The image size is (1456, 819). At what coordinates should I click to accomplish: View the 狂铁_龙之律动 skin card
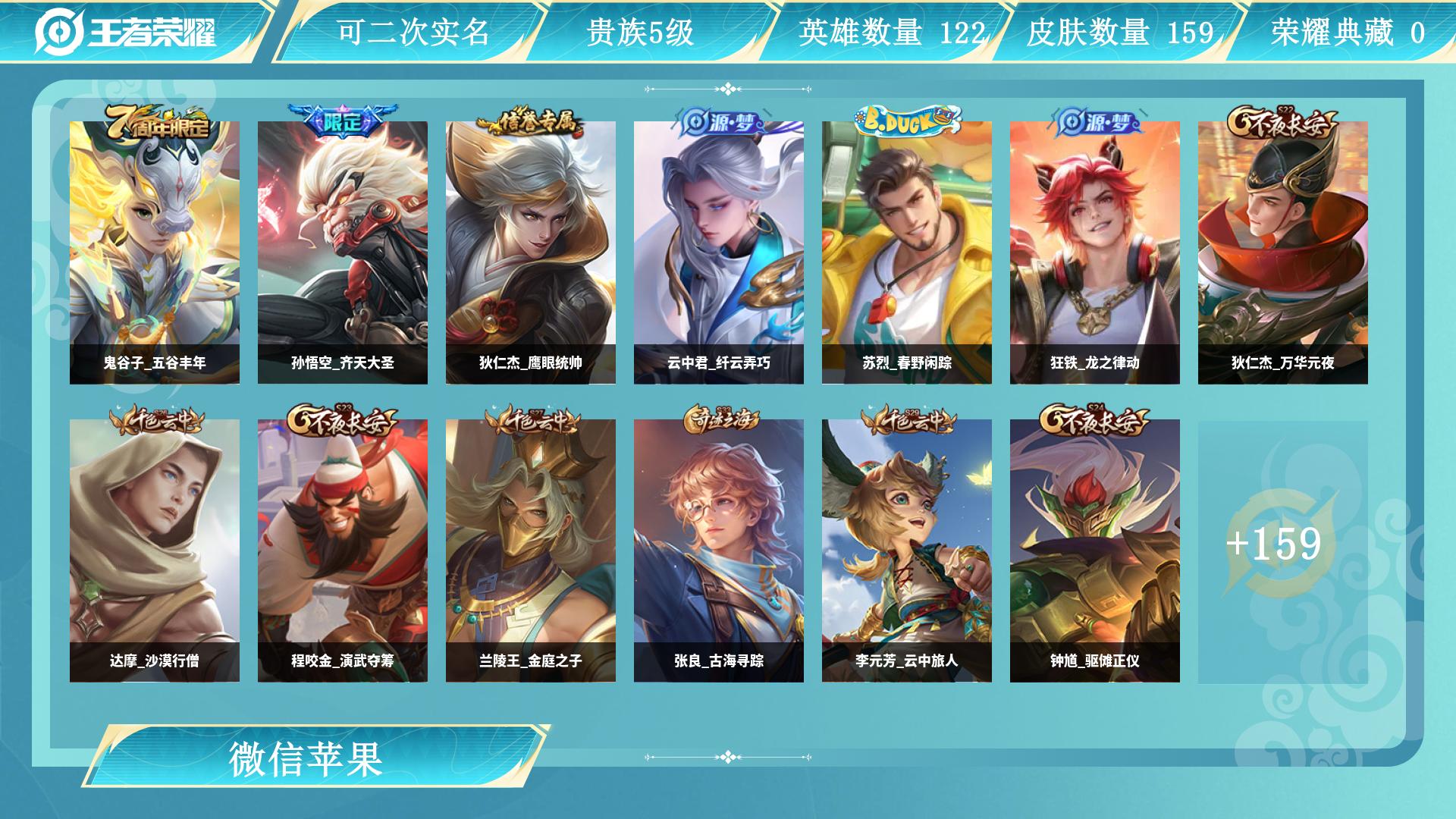tap(1095, 253)
